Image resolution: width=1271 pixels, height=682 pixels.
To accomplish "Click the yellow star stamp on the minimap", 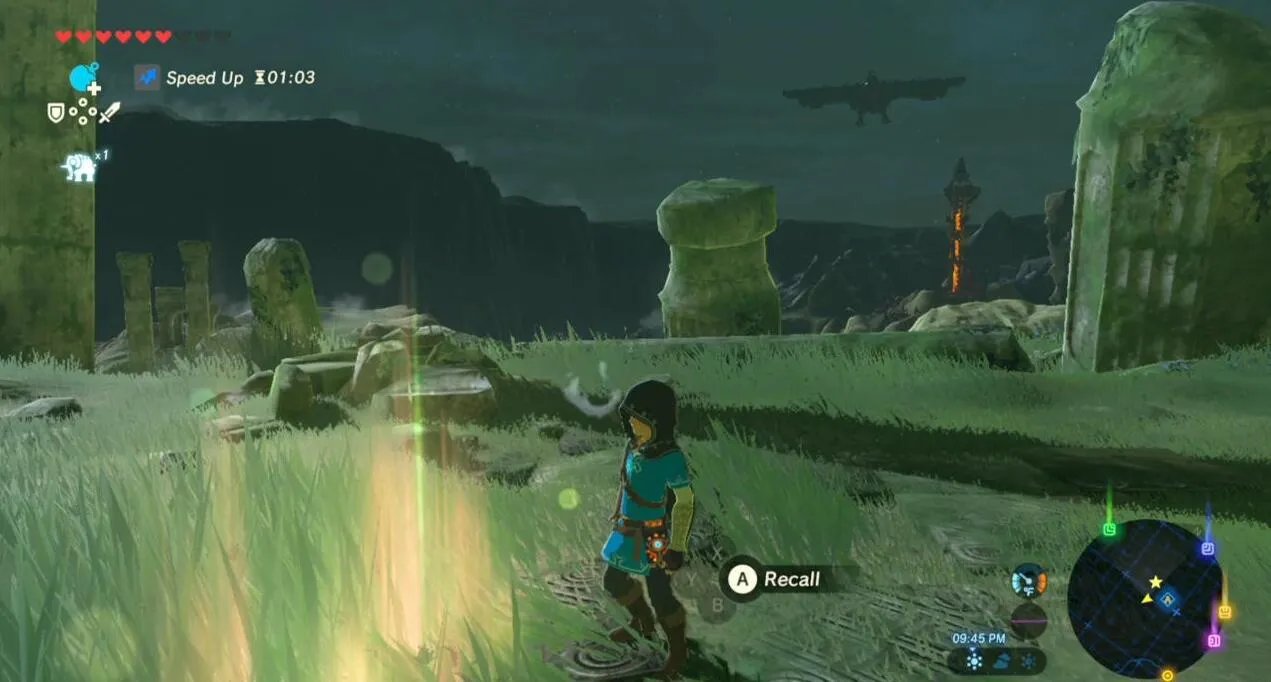I will point(1156,581).
